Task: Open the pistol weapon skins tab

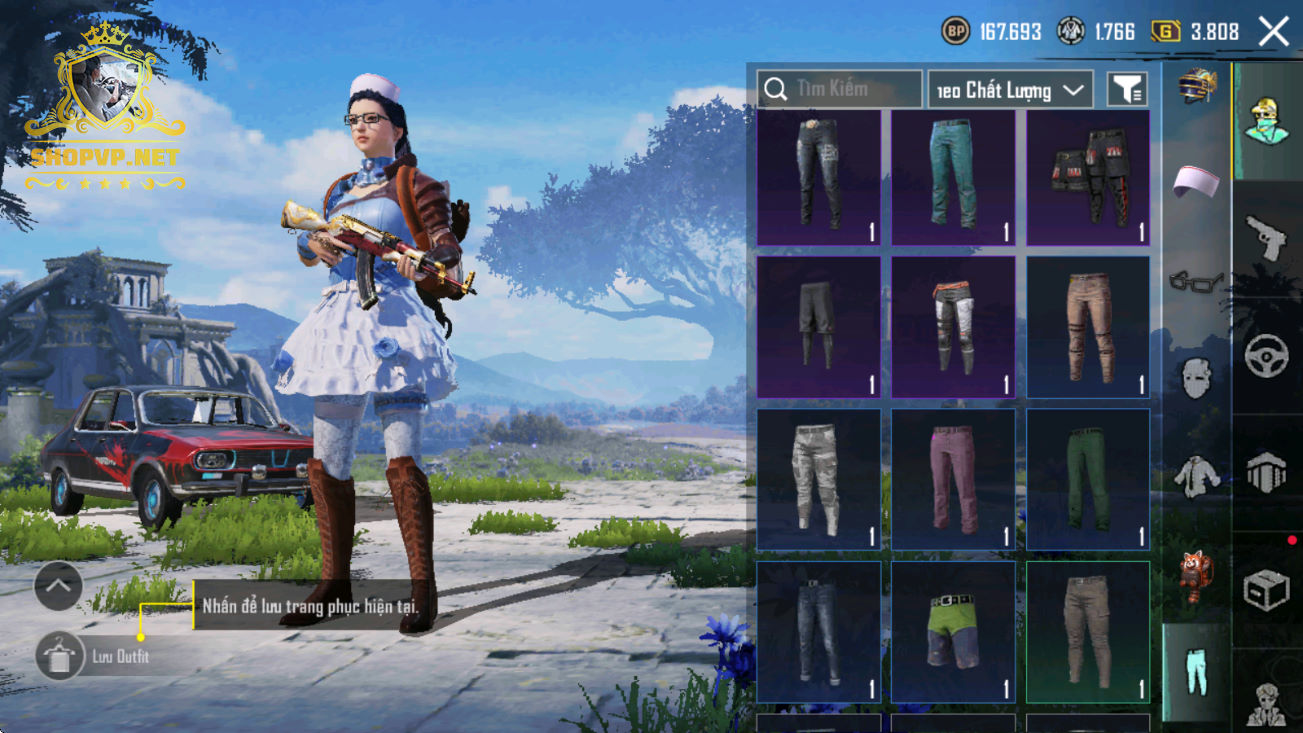Action: (x=1266, y=238)
